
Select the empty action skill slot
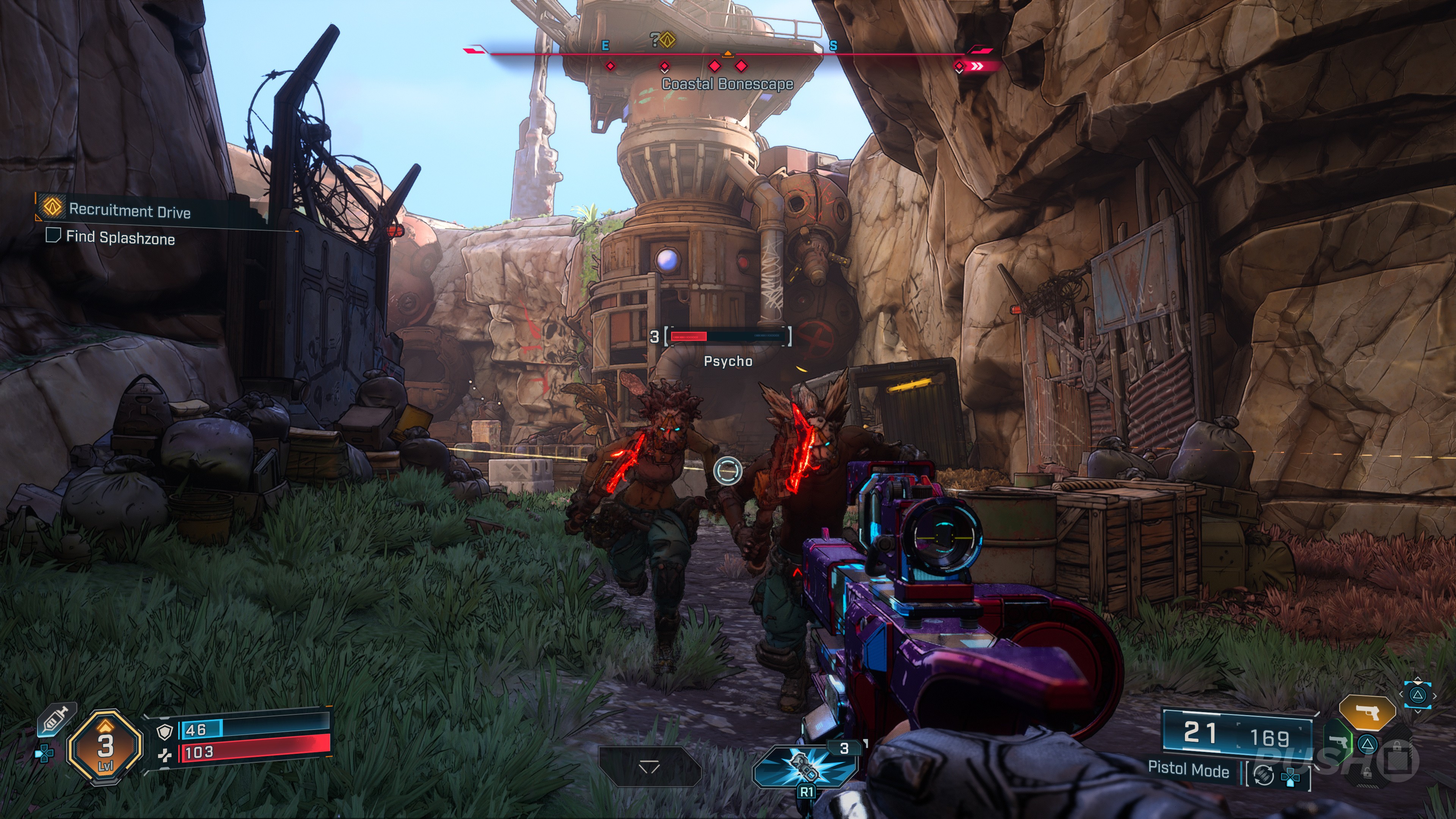(x=649, y=766)
